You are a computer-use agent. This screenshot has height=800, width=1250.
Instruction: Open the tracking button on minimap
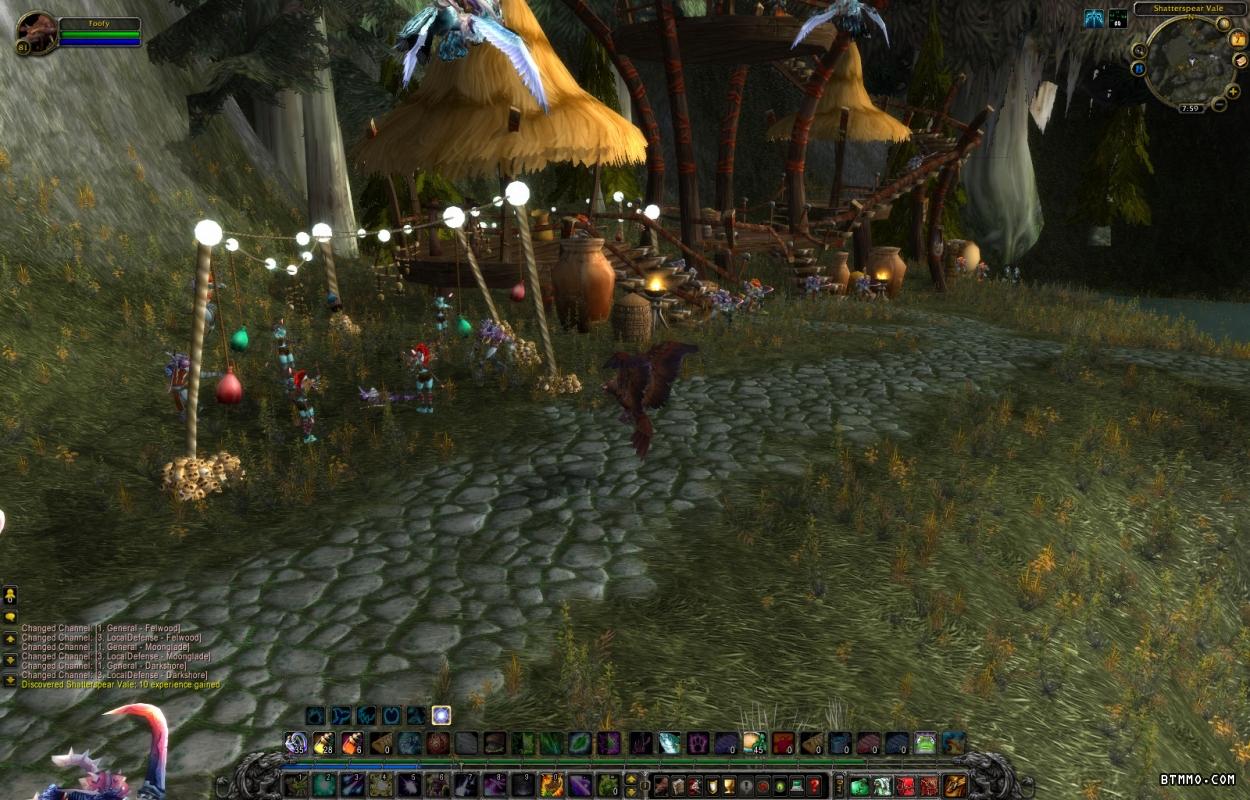1139,50
